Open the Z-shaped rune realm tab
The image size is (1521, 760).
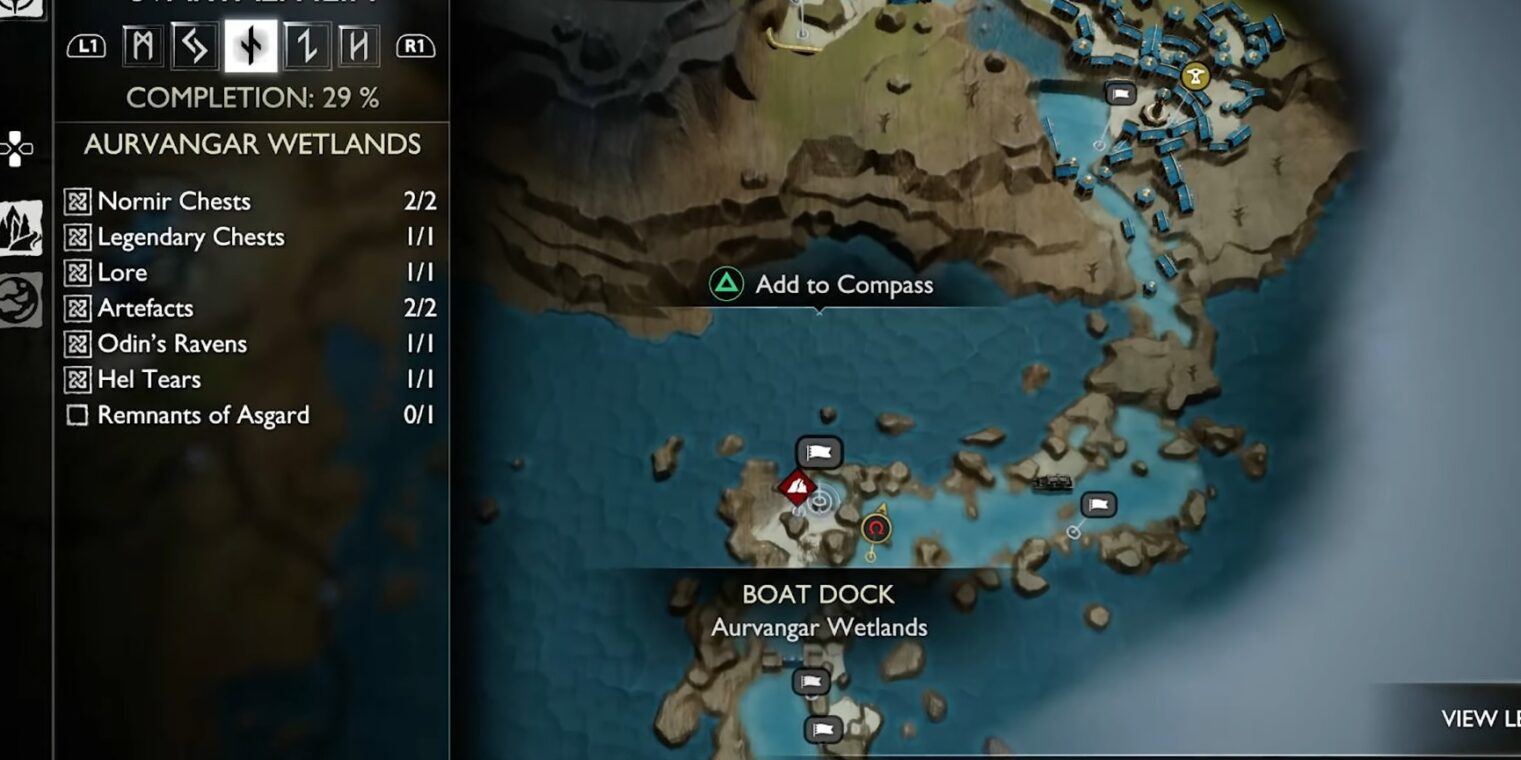[x=304, y=46]
